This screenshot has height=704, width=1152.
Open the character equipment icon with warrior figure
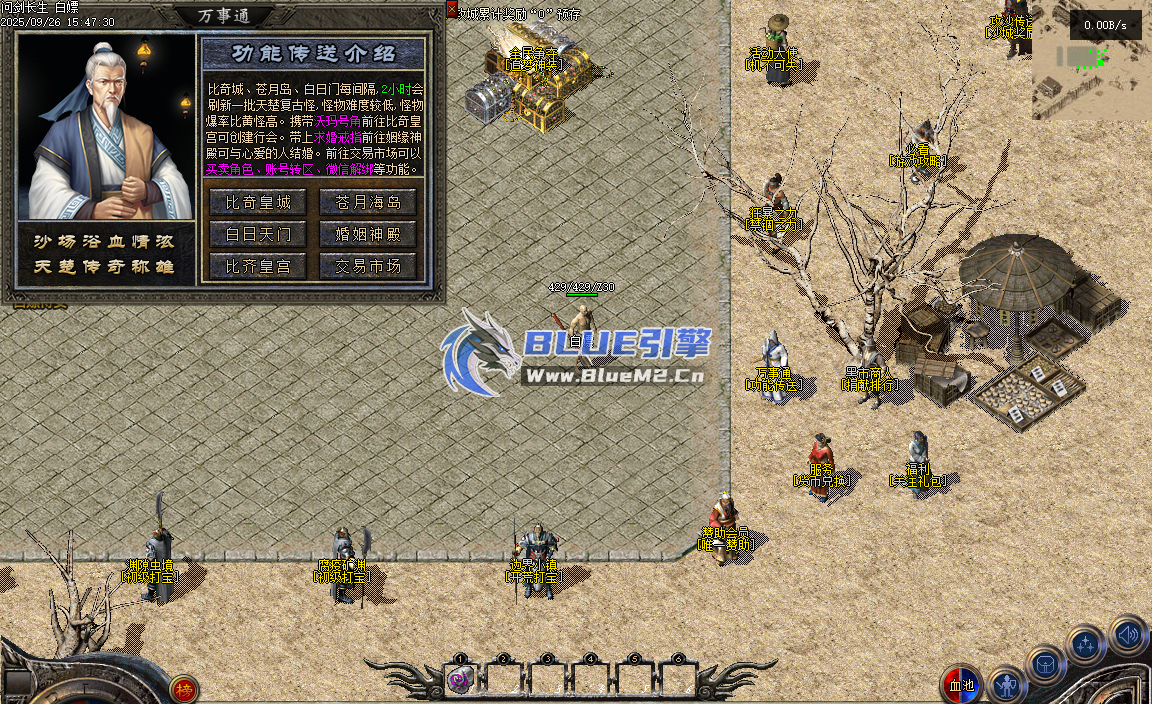(1007, 686)
